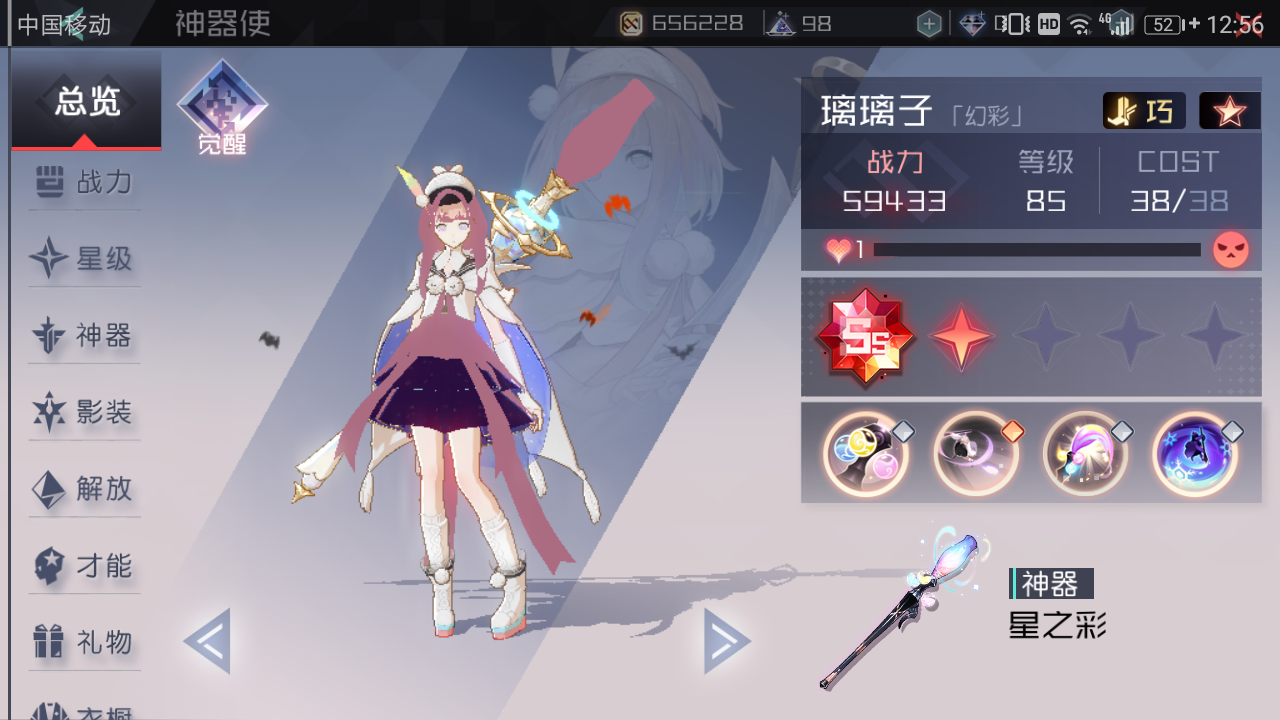Select 解放 from the sidebar
Screen dimensions: 1280x720
coord(84,489)
